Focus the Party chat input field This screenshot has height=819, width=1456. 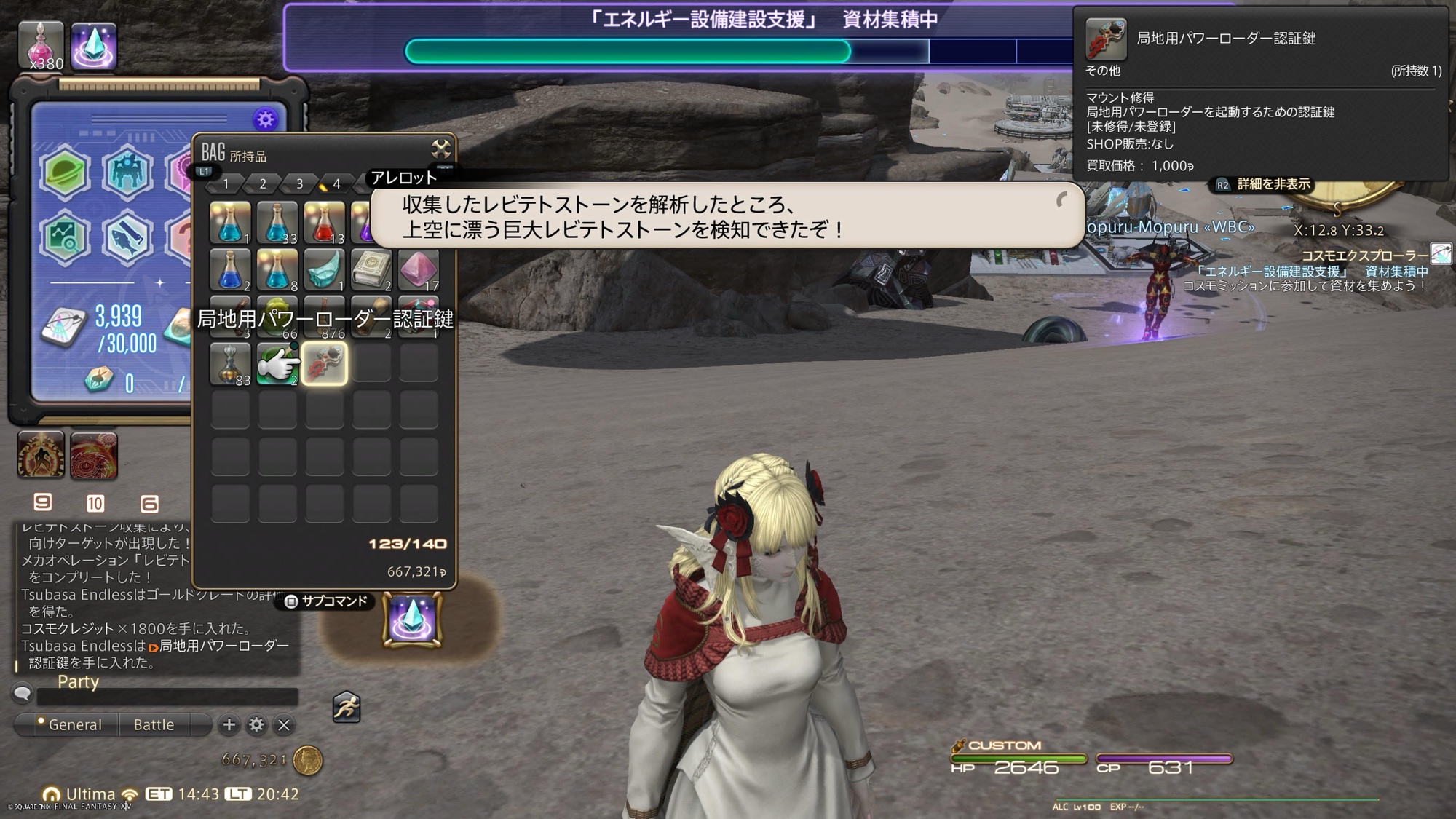(x=167, y=697)
